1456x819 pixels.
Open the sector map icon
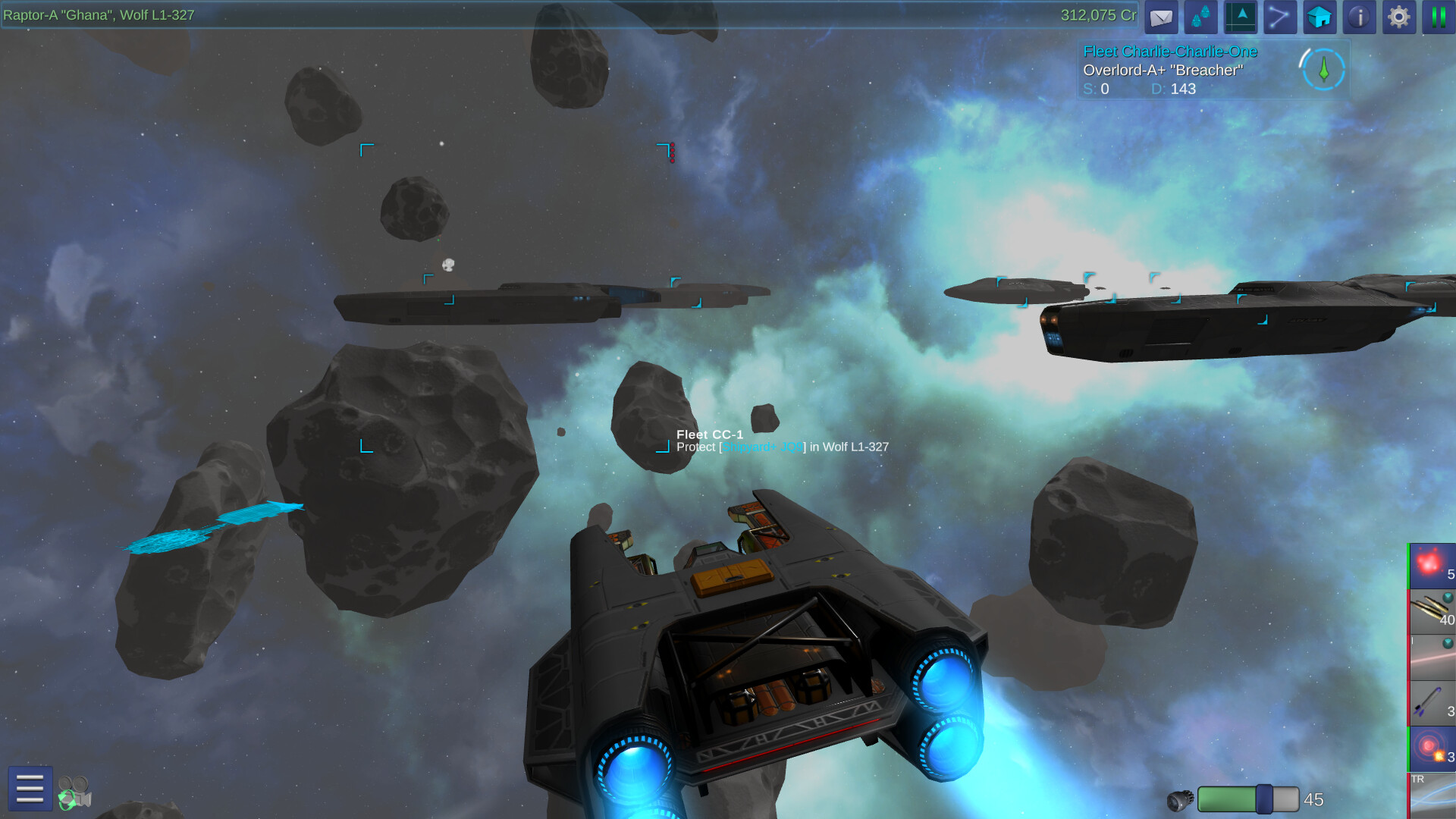[1241, 17]
